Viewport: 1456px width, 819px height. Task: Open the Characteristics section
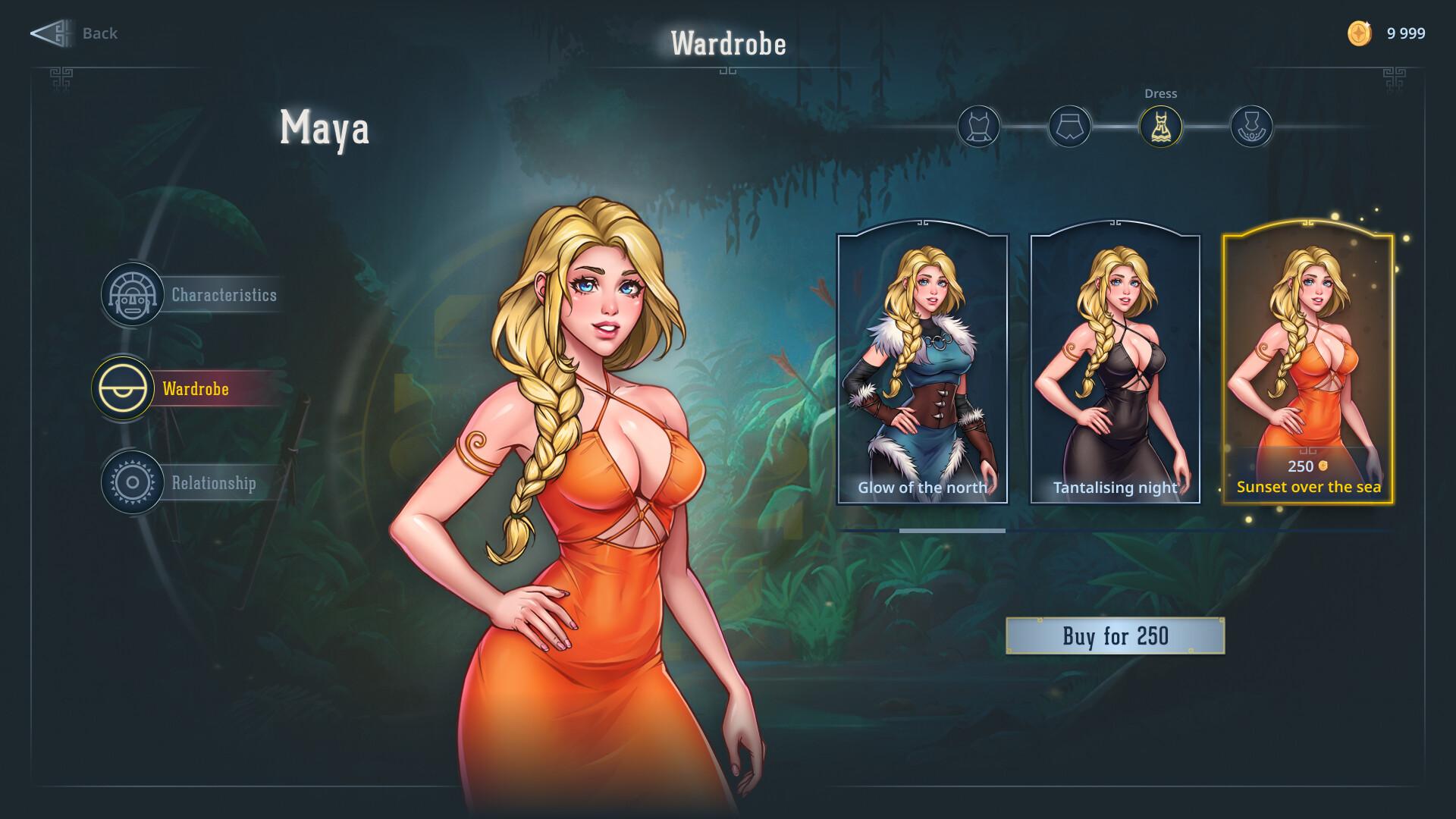pos(224,296)
